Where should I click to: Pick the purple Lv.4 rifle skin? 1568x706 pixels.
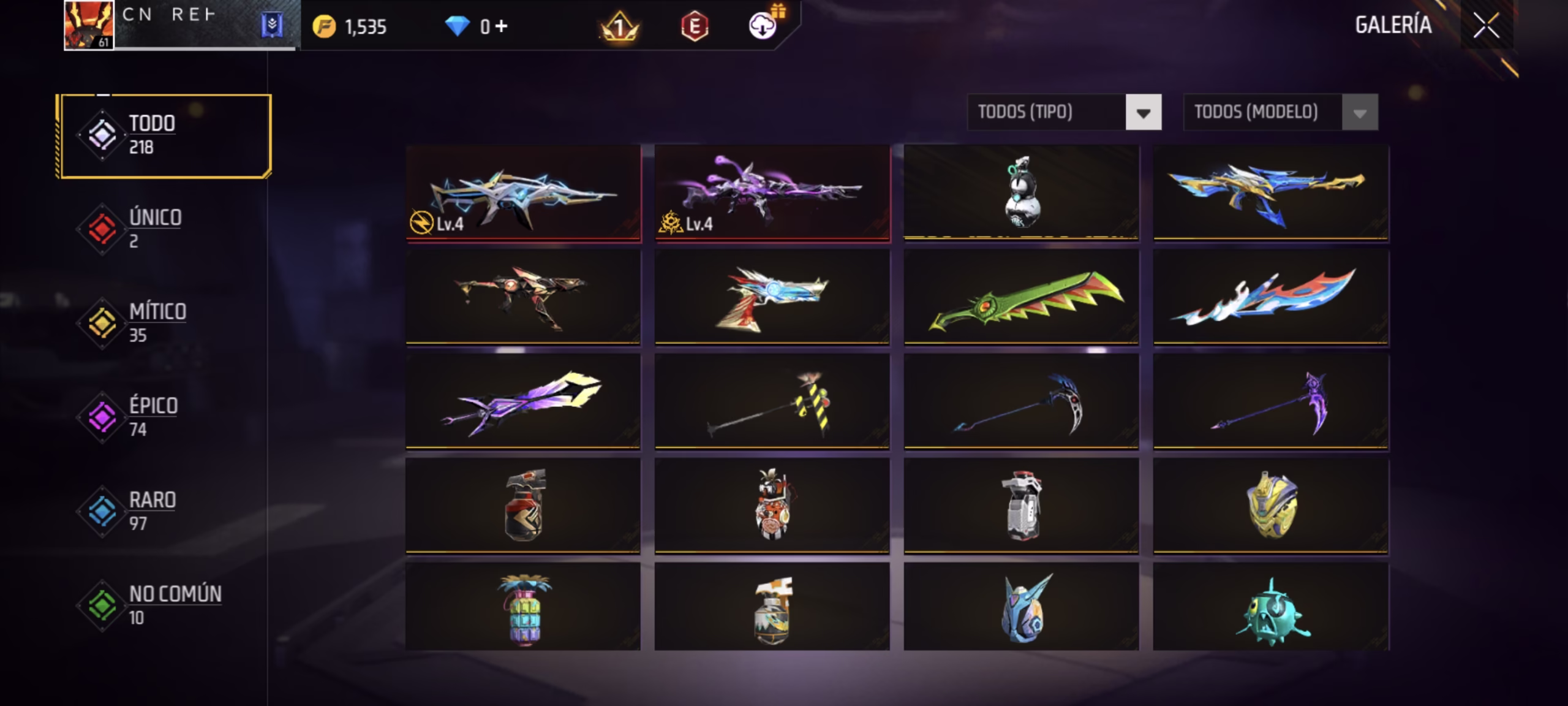point(772,193)
